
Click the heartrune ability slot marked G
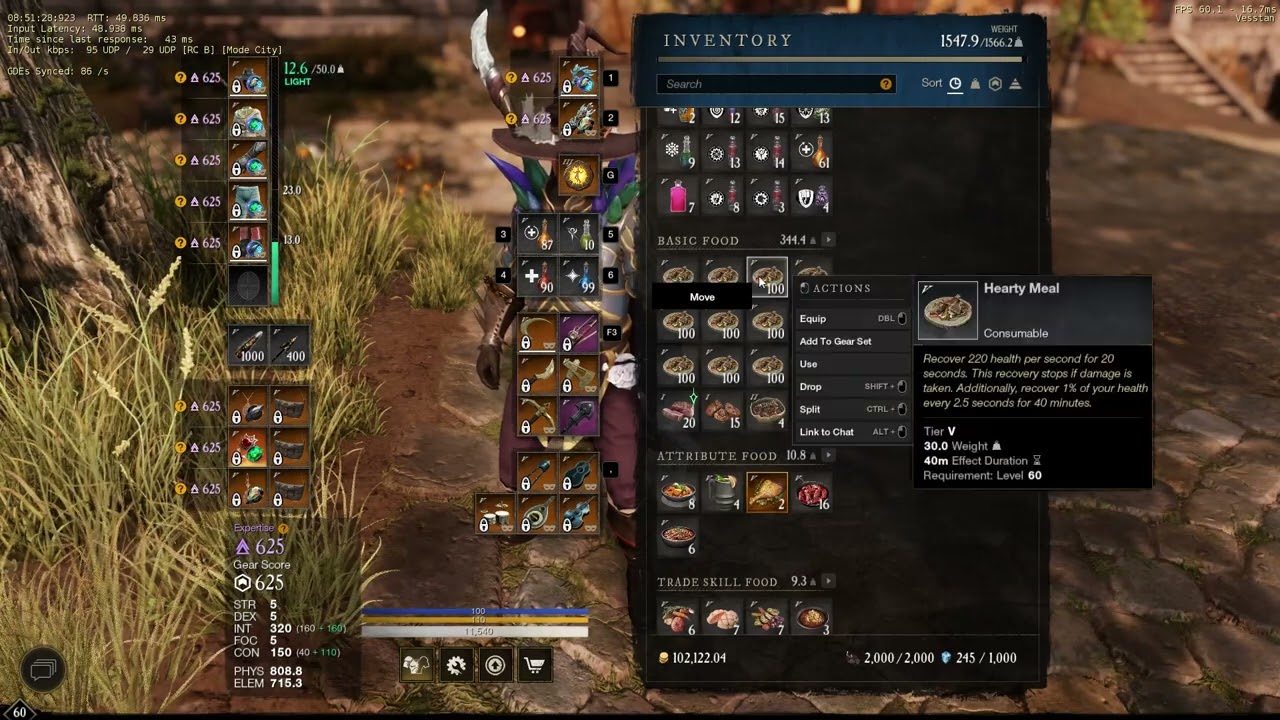pyautogui.click(x=578, y=175)
